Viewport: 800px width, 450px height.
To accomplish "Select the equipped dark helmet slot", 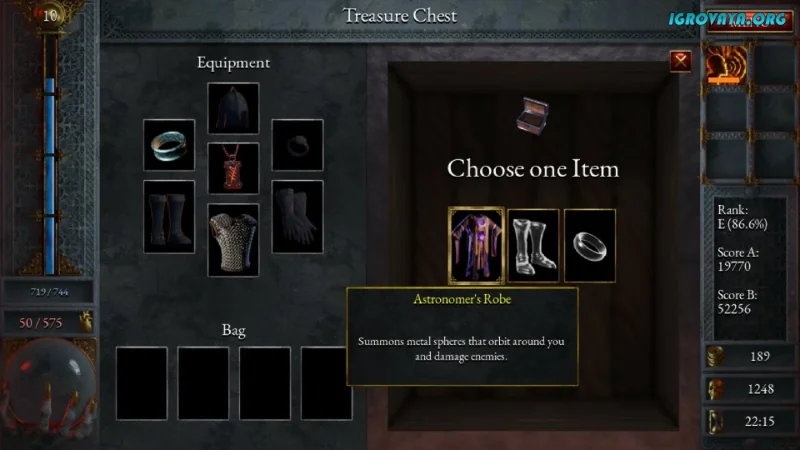I will coord(233,108).
